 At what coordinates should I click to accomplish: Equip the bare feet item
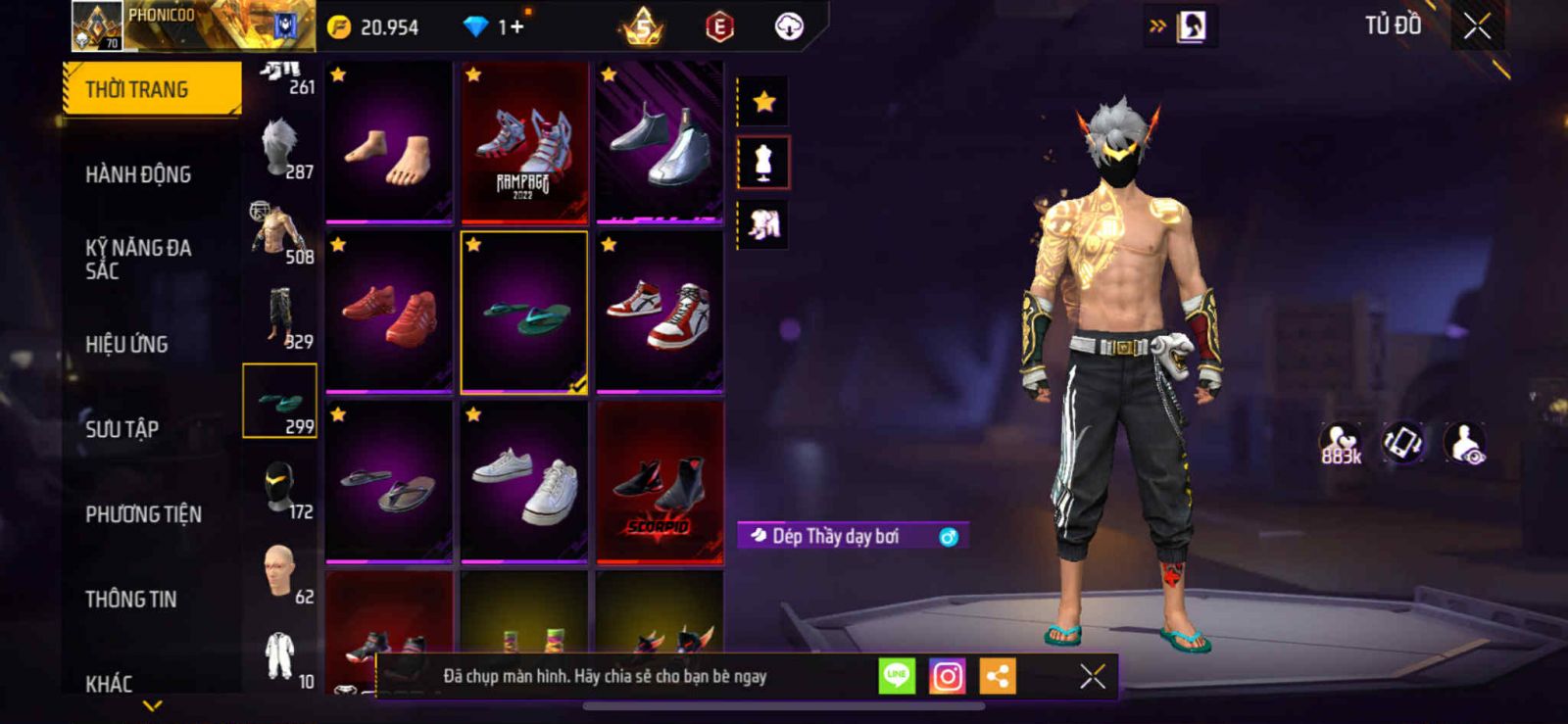click(389, 143)
